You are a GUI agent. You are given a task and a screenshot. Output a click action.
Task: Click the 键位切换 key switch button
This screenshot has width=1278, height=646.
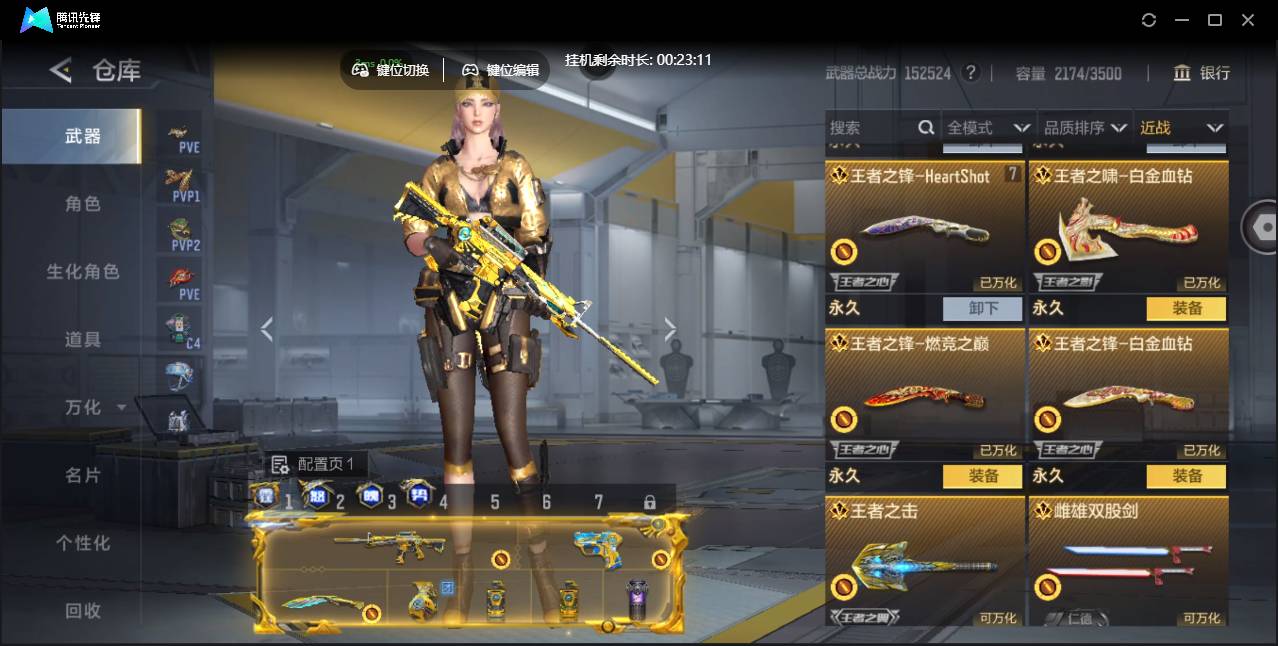click(x=391, y=70)
